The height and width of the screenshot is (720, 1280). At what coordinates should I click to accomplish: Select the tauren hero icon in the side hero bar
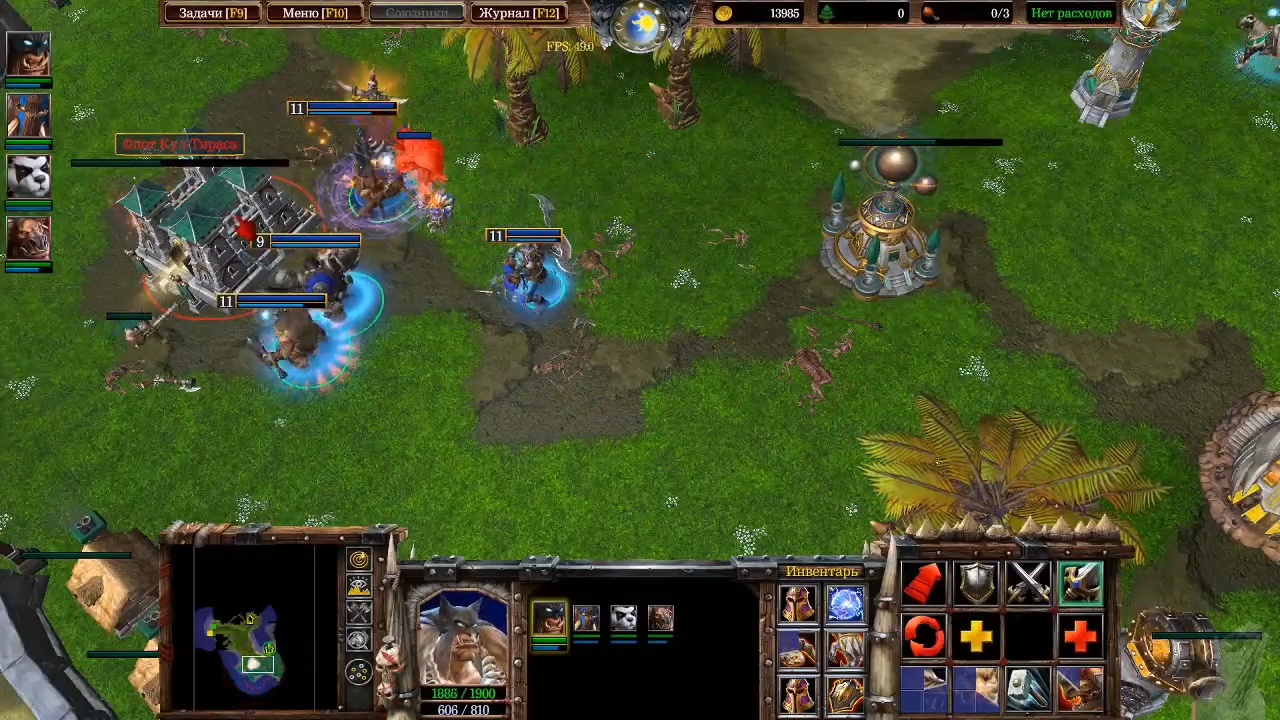29,238
